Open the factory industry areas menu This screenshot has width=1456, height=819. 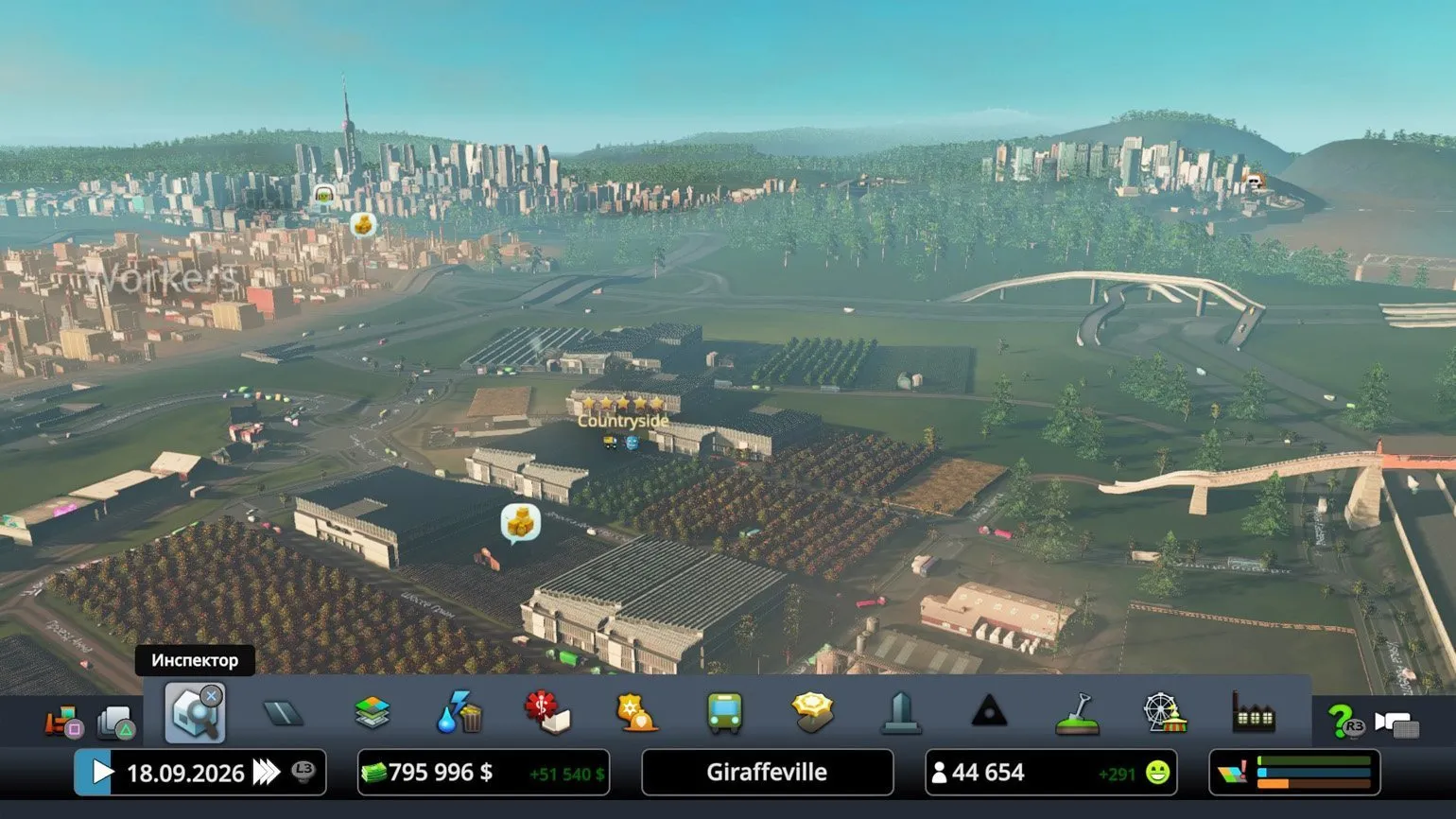1253,713
